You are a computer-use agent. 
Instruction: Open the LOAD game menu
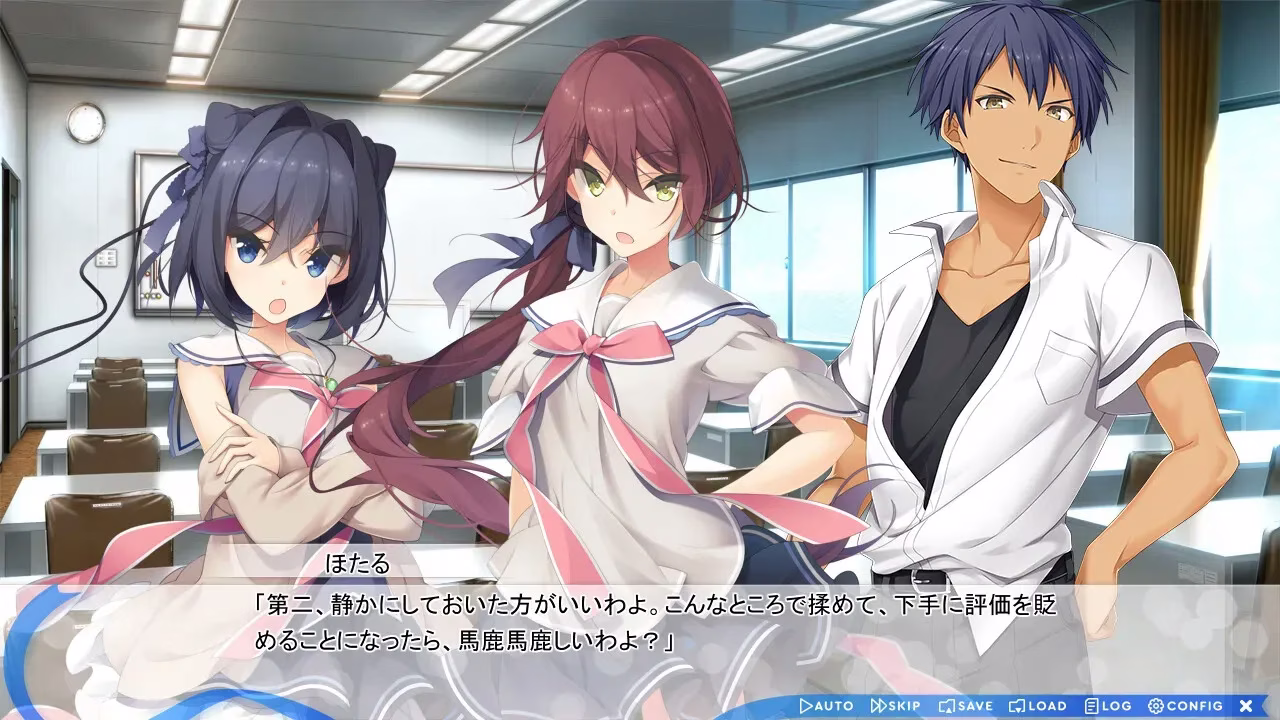click(1038, 706)
